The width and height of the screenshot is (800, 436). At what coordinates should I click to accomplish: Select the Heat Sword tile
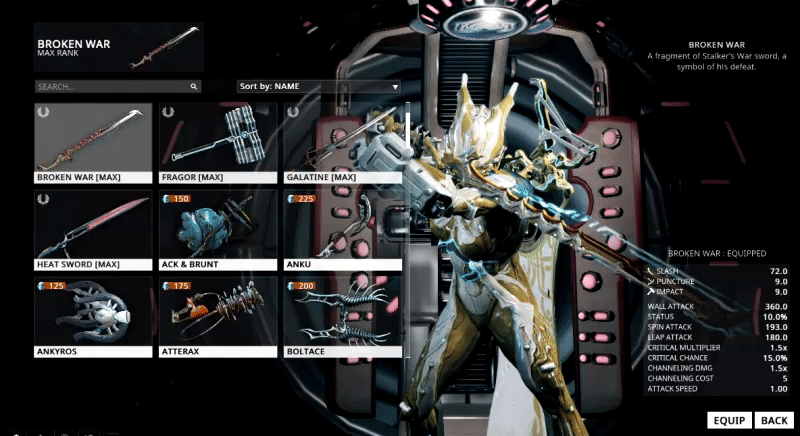pos(93,230)
